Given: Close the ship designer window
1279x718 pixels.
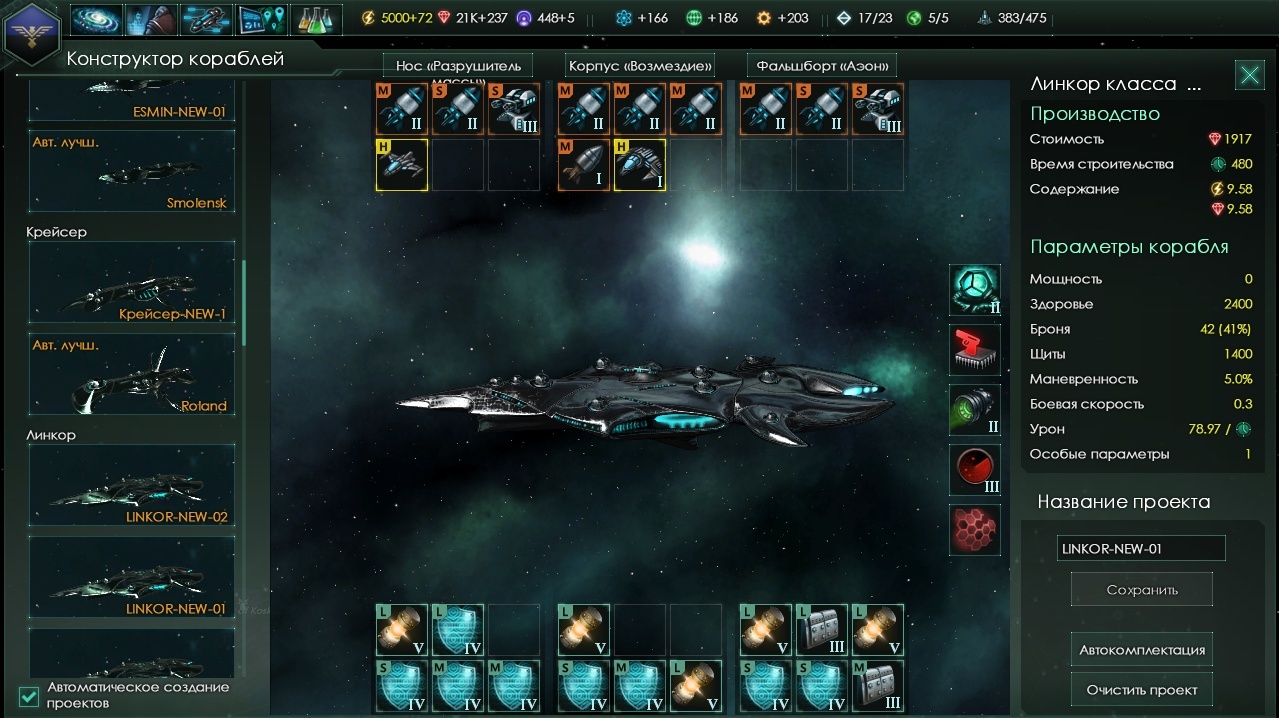Looking at the screenshot, I should click(x=1249, y=75).
